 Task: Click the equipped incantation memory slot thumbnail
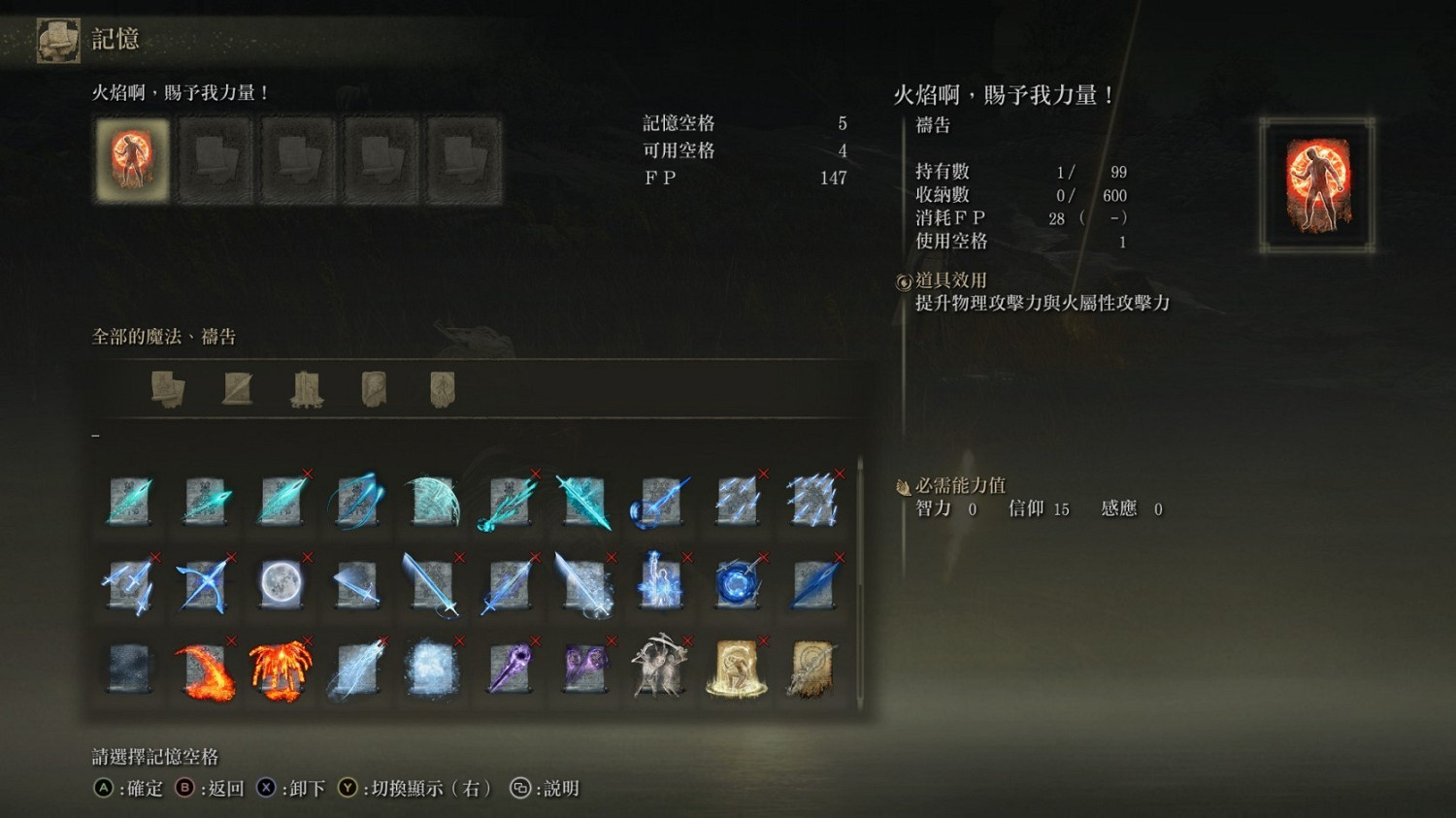coord(132,158)
